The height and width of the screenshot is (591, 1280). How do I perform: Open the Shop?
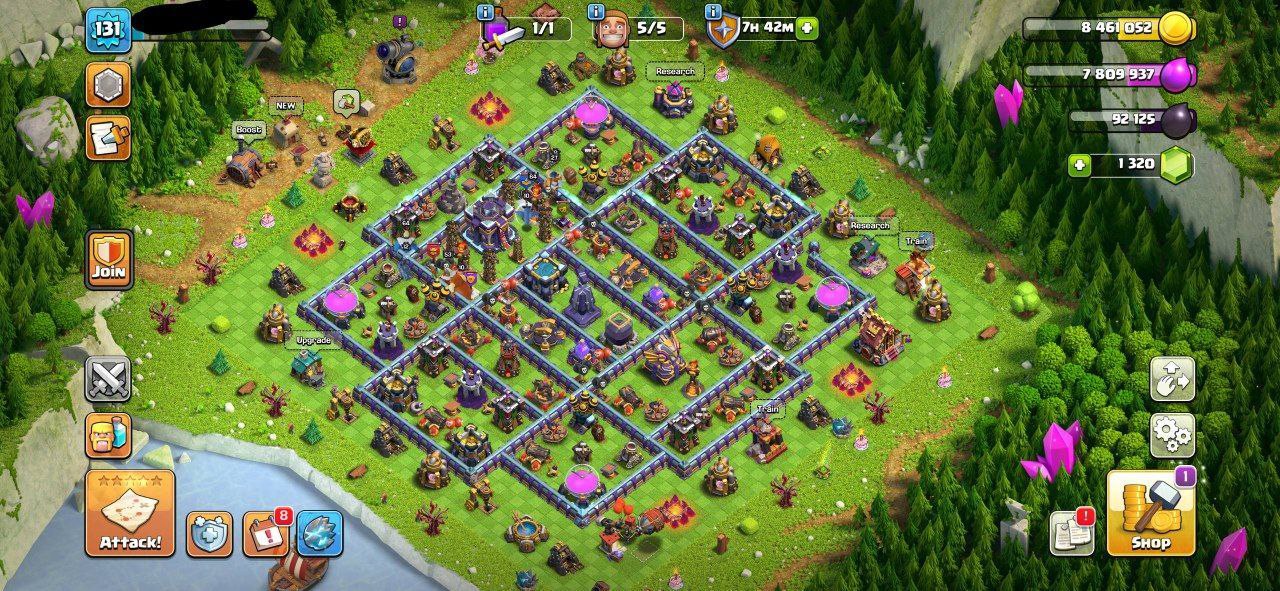coord(1151,514)
